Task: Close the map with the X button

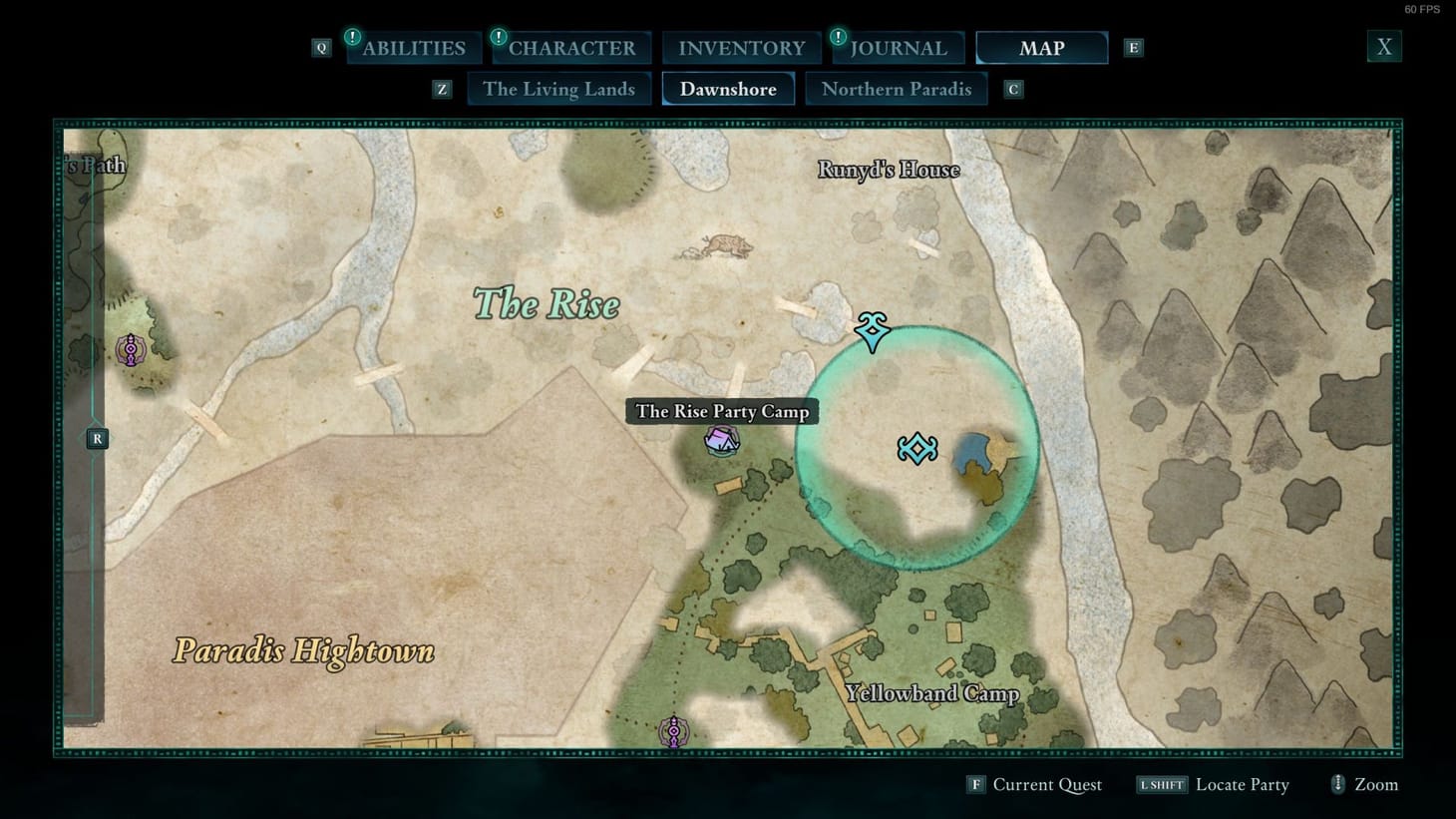Action: coord(1384,45)
